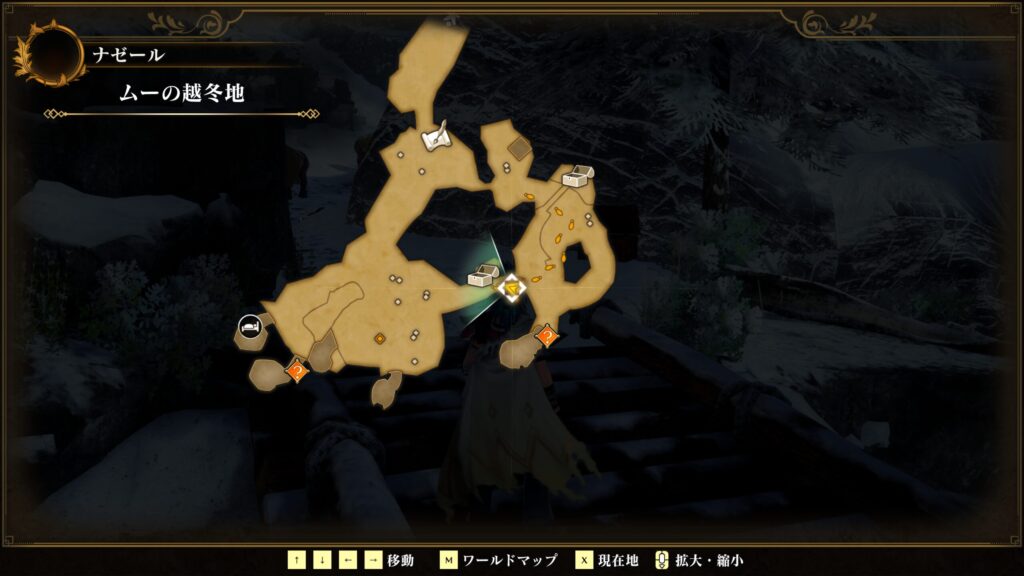Image resolution: width=1024 pixels, height=576 pixels.
Task: Click the small orange diamond map marker
Action: coord(380,339)
